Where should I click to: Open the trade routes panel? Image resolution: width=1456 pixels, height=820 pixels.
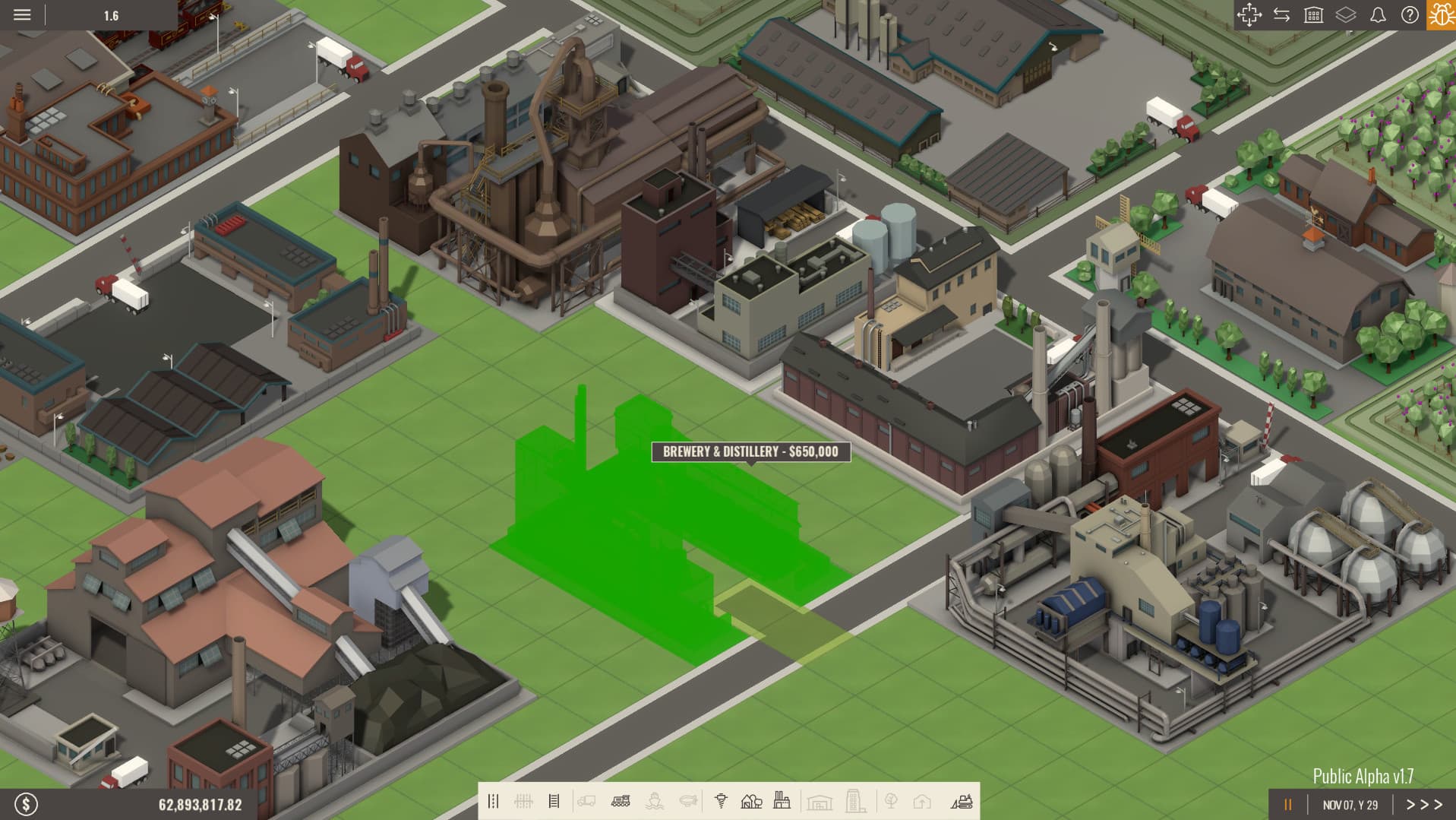[x=1284, y=14]
